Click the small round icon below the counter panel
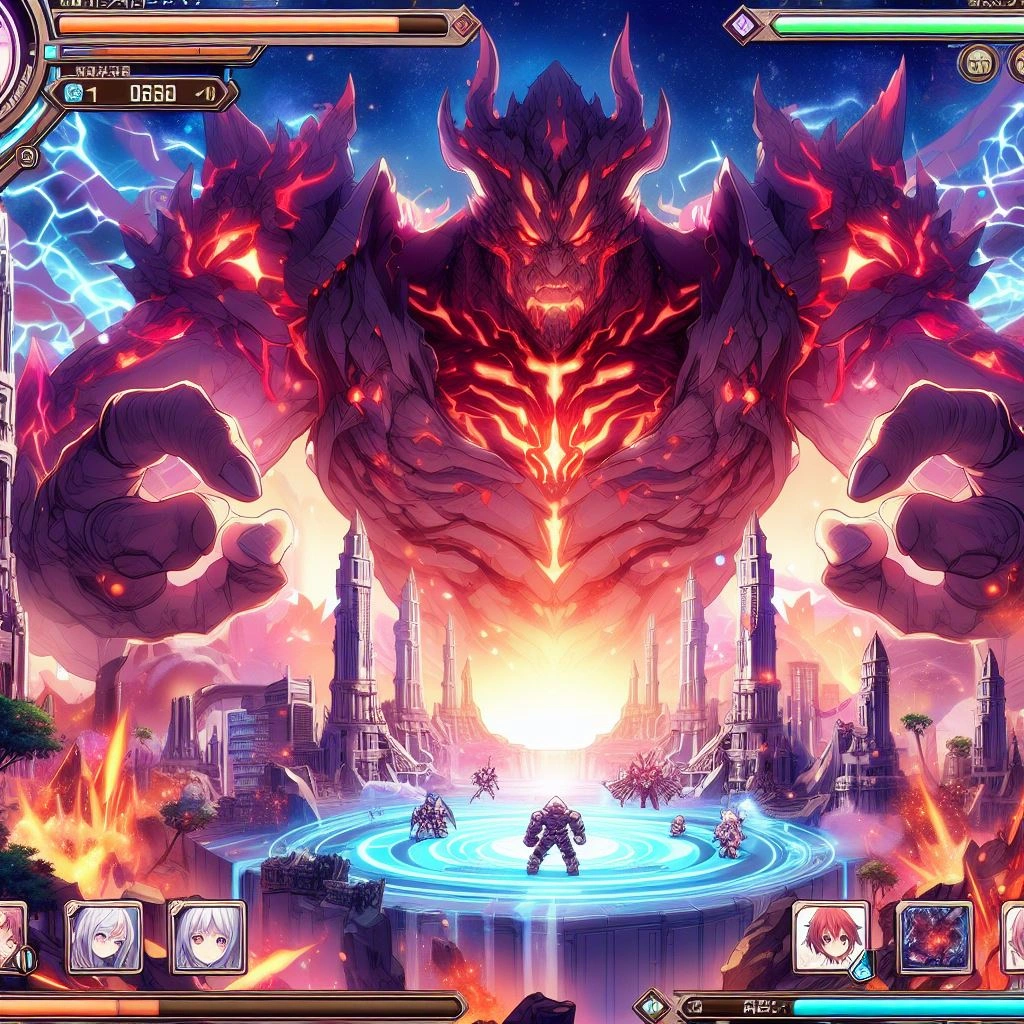Screen dimensions: 1024x1024 coord(28,156)
